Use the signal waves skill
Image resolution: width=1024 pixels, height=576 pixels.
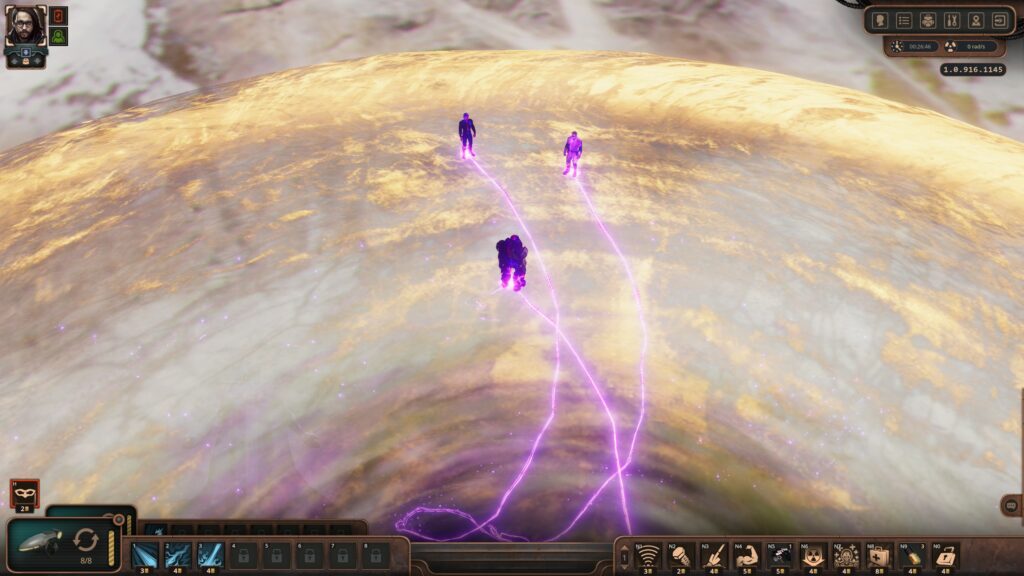(x=648, y=555)
